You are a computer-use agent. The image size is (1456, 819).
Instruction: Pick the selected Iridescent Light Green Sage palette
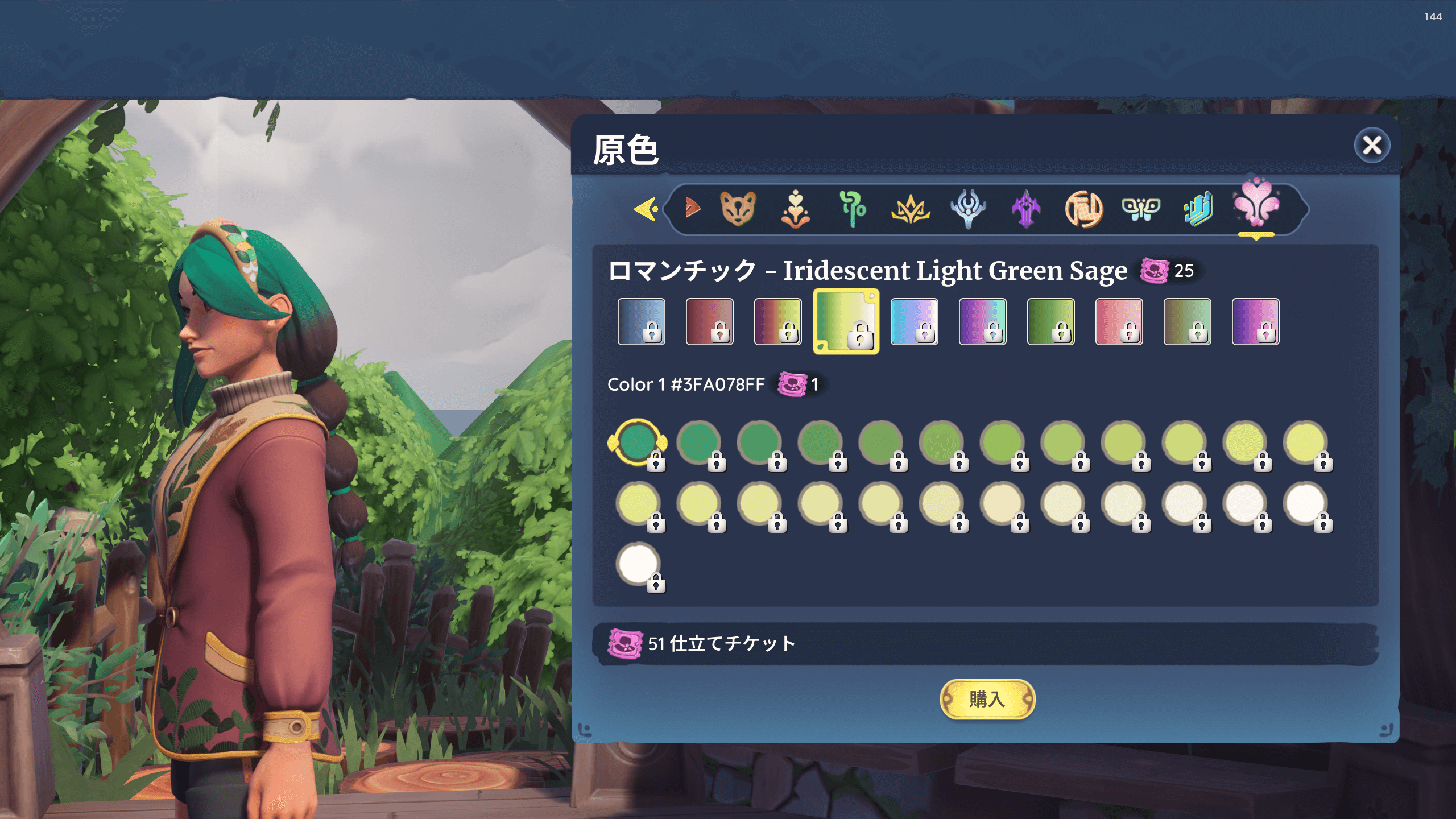(x=846, y=321)
